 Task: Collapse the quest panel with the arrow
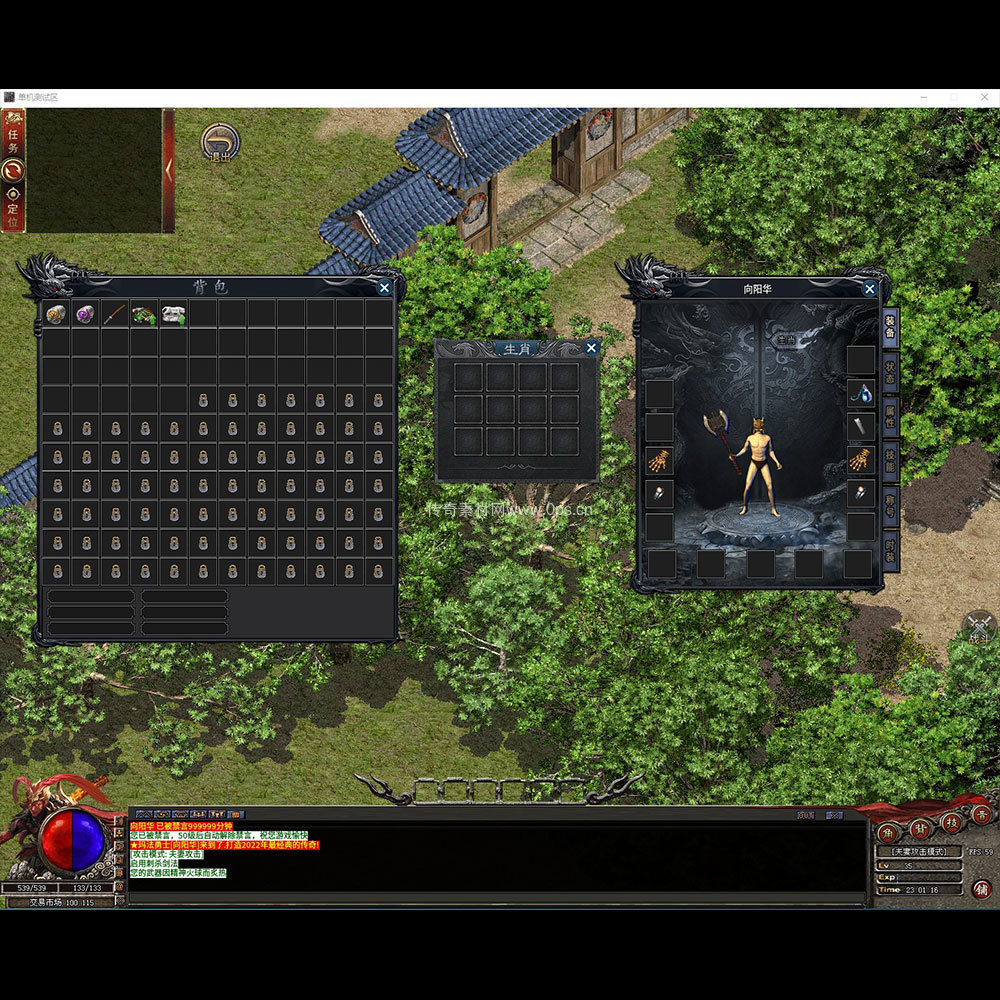(x=169, y=170)
